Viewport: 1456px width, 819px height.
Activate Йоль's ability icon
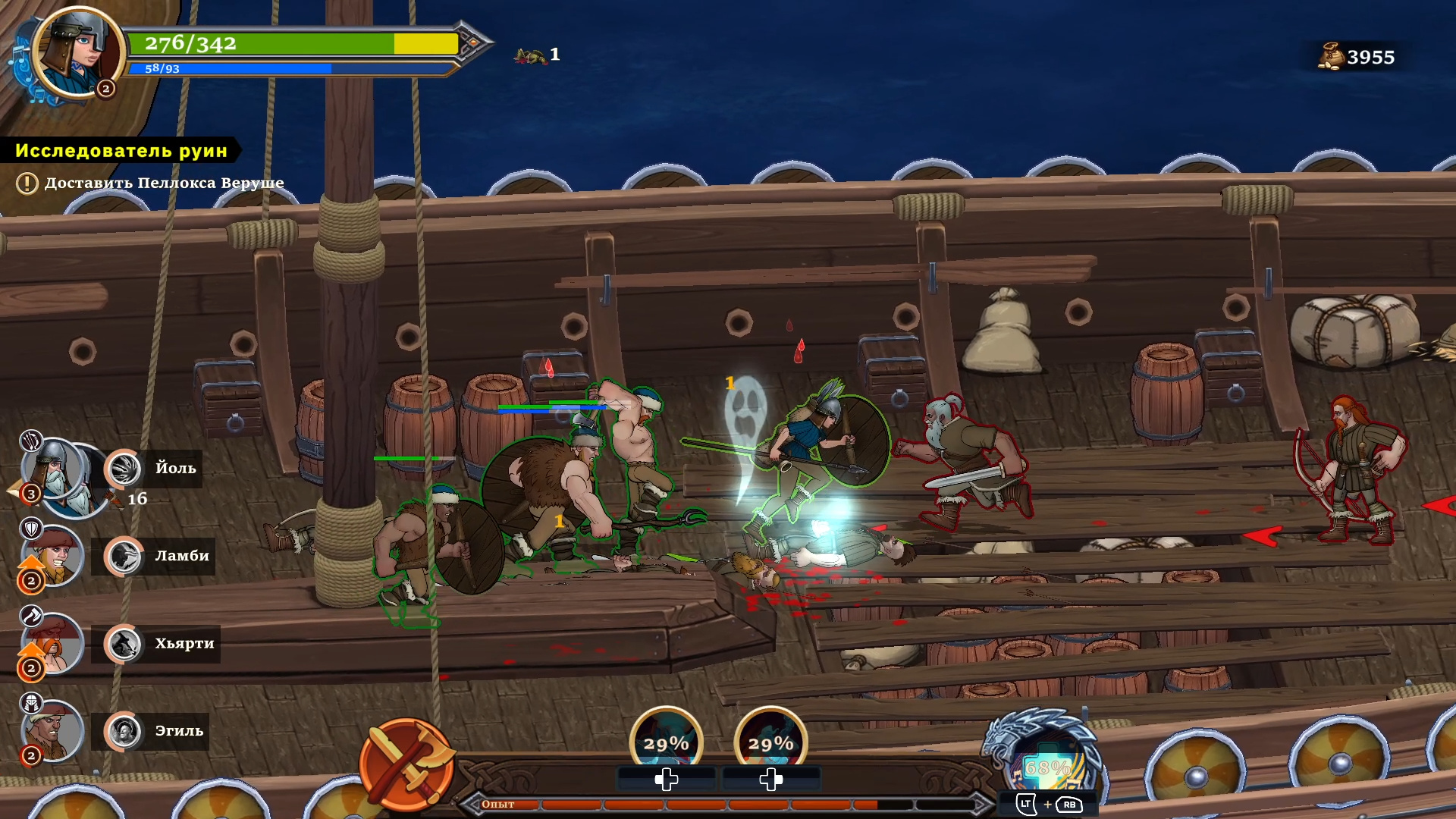124,469
